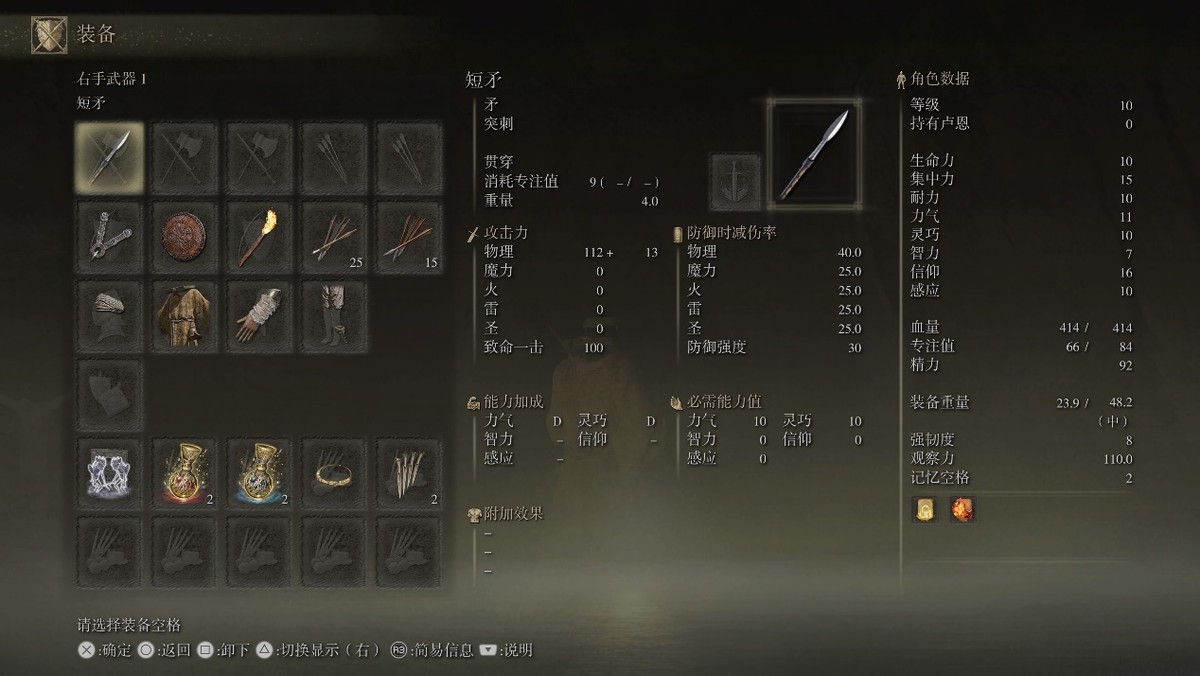Select the cloth head wrap armor slot
Screen dimensions: 1200x676
[x=110, y=315]
